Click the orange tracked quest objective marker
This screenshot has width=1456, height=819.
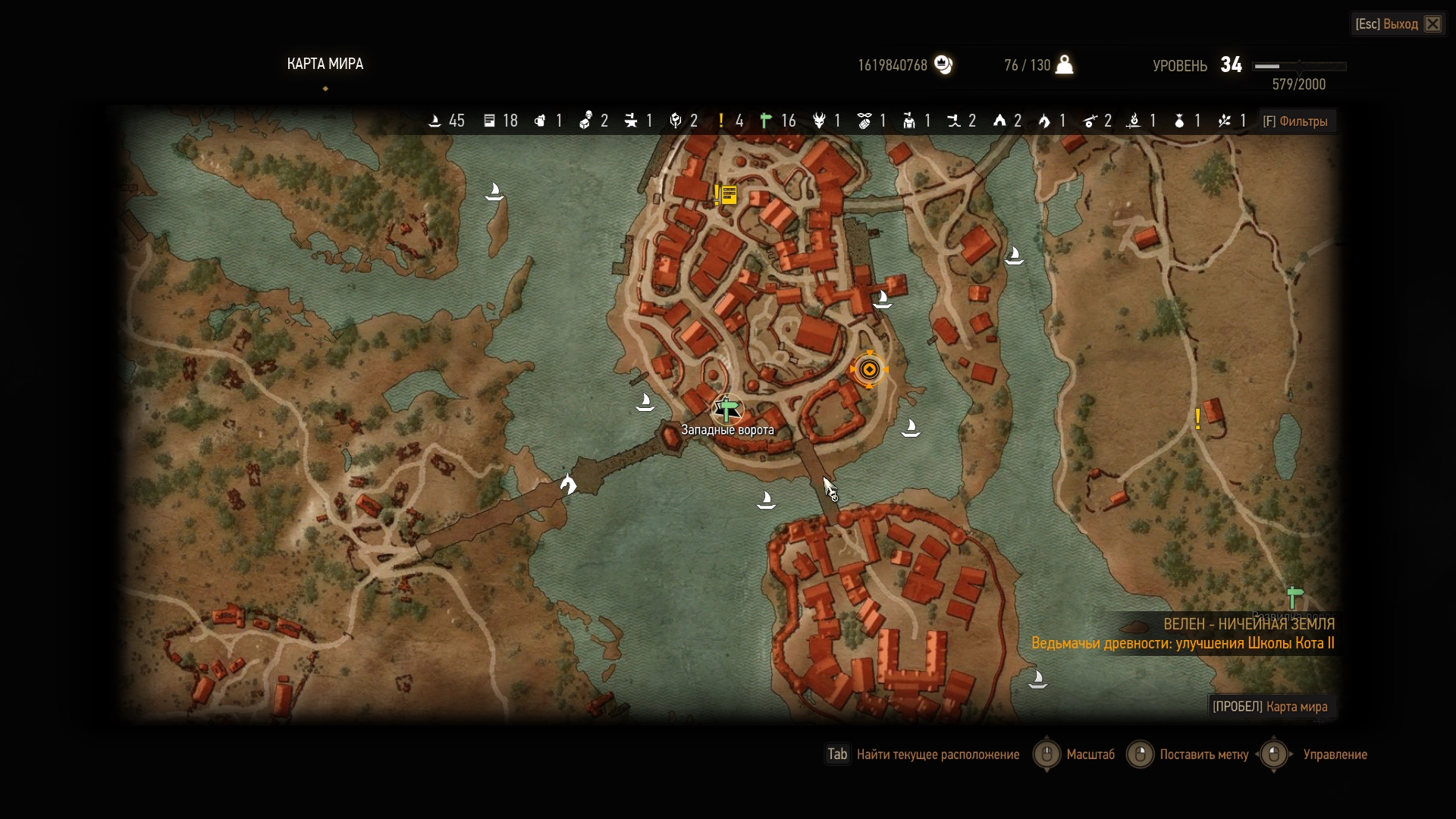click(869, 369)
